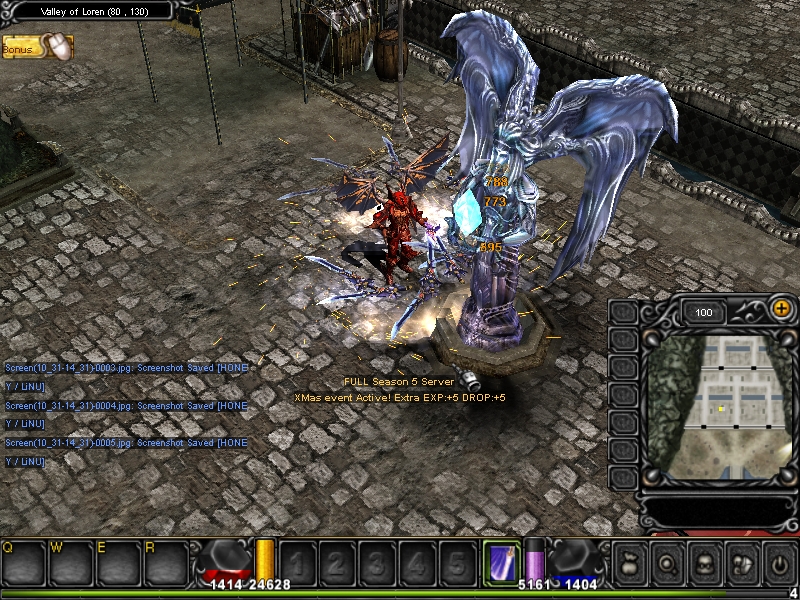Click the Valley of Loren minimap
Screen dimensions: 800x600
pyautogui.click(x=722, y=402)
